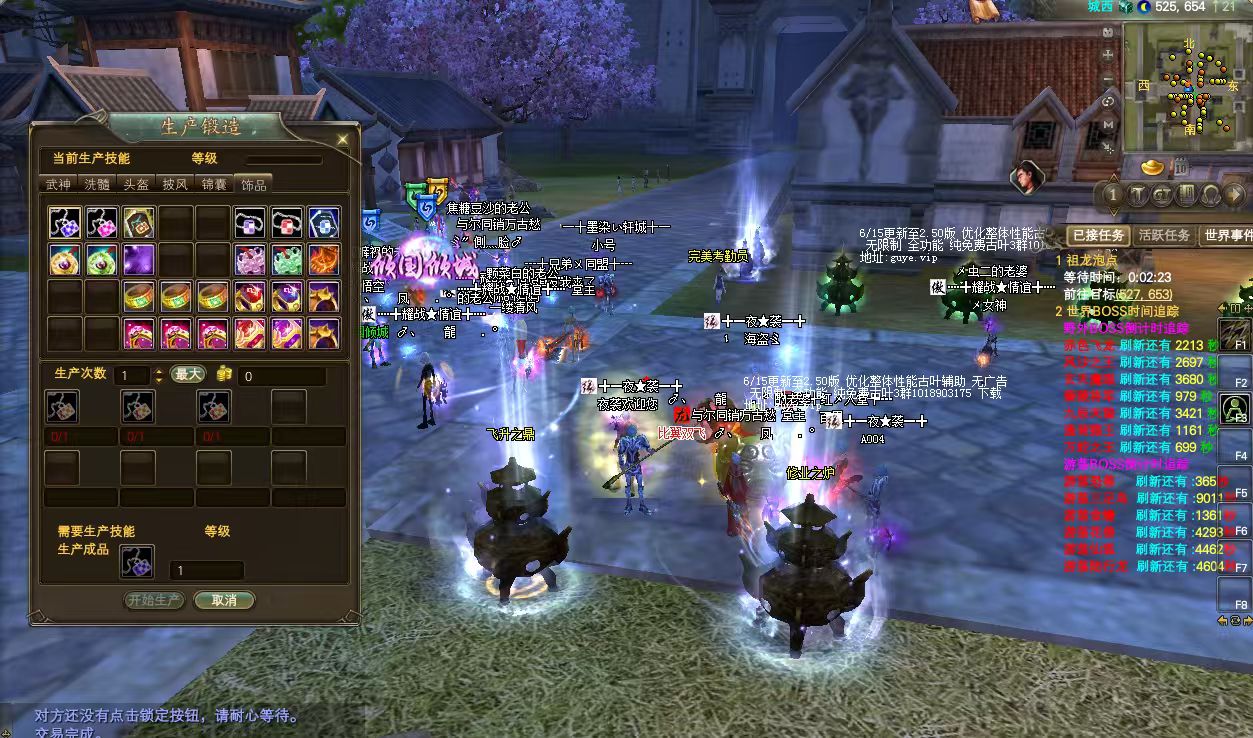Click the 开始生产 start production button
The image size is (1253, 738).
point(155,600)
